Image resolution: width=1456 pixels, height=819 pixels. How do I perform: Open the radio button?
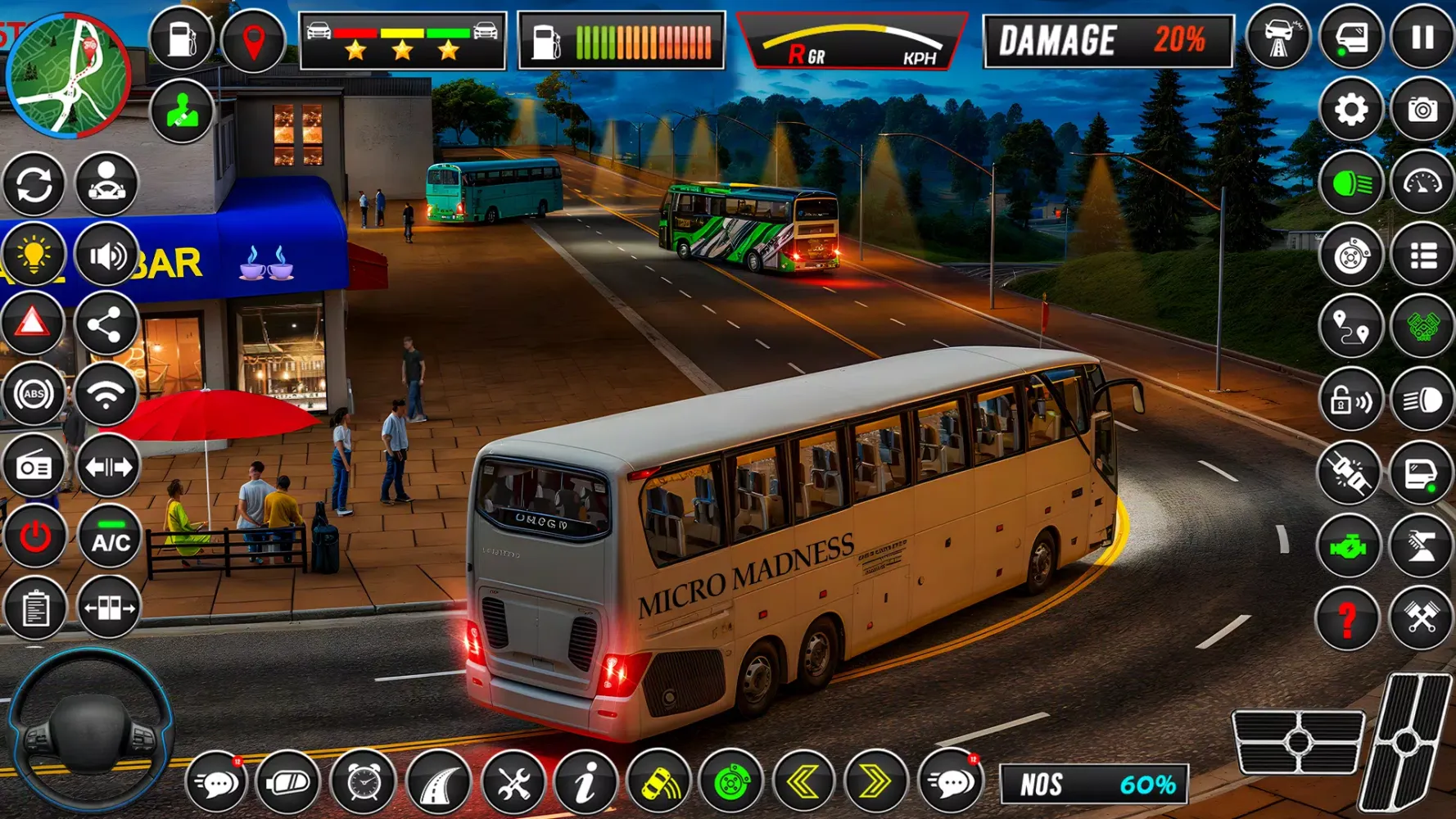34,467
